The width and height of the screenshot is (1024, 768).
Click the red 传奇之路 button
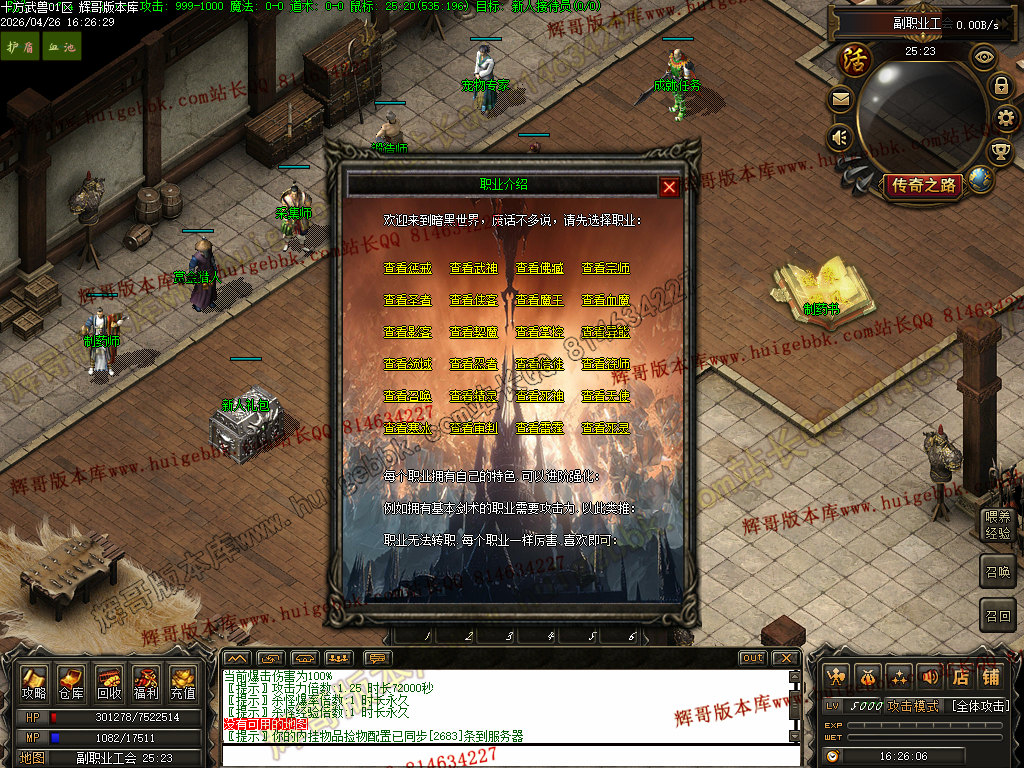(923, 185)
